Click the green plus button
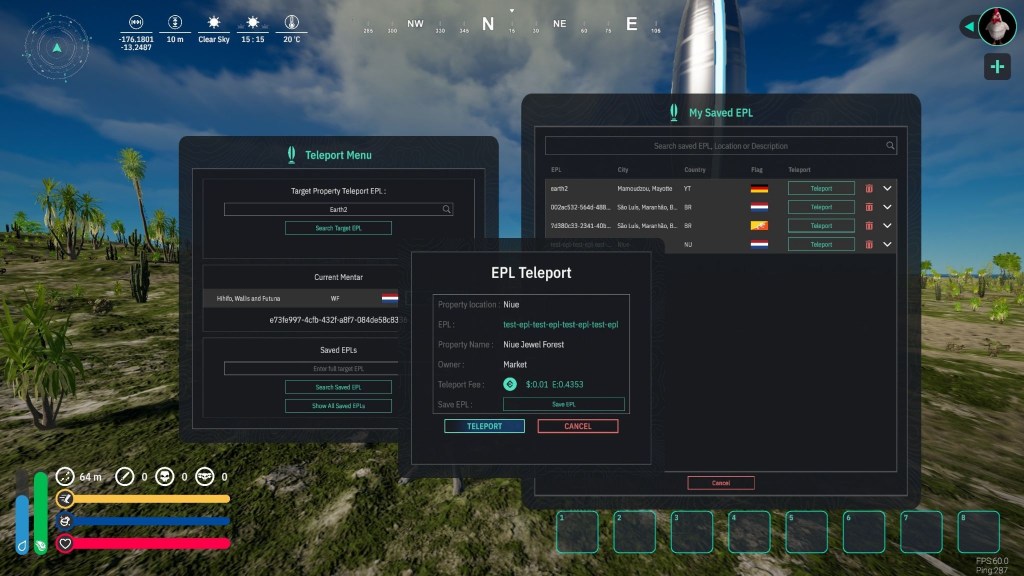 point(996,67)
